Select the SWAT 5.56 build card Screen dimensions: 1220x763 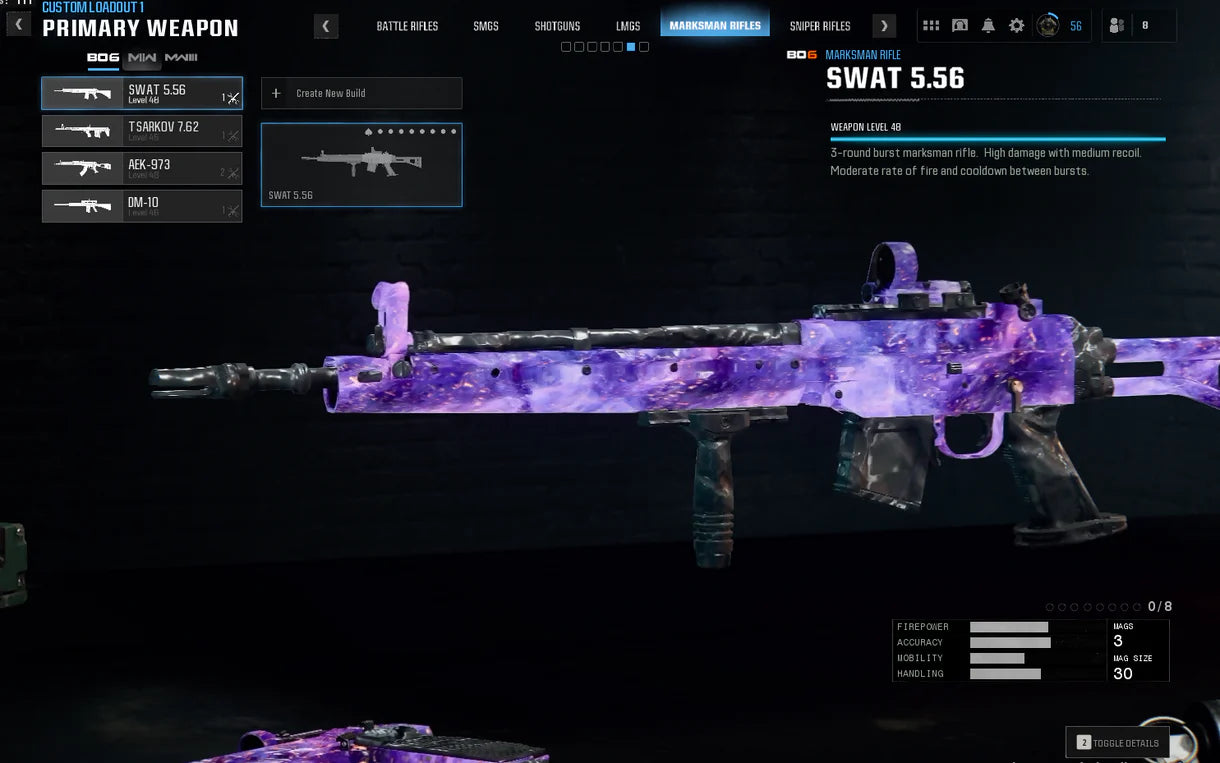click(361, 165)
